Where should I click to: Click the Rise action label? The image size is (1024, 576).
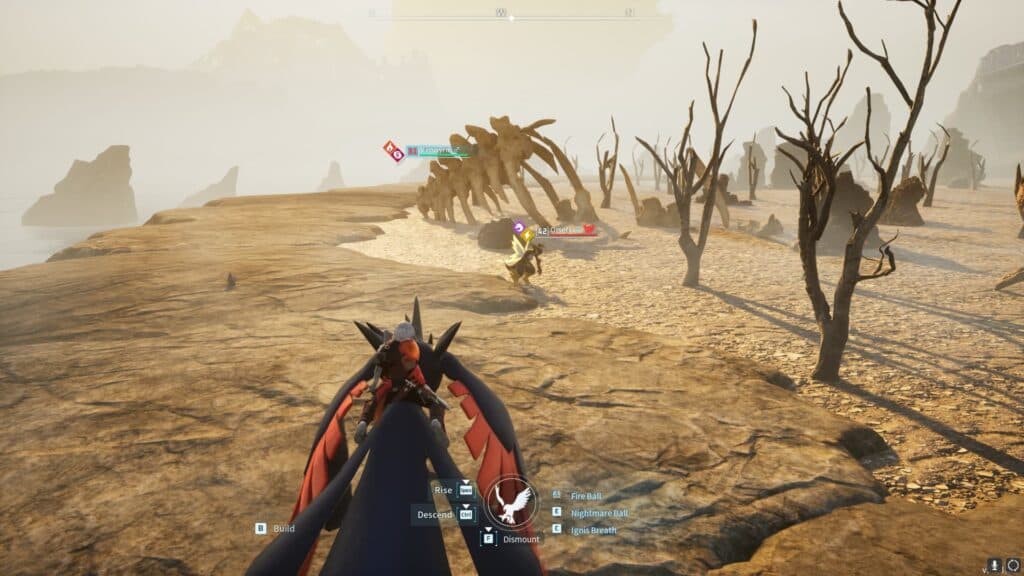[x=444, y=491]
